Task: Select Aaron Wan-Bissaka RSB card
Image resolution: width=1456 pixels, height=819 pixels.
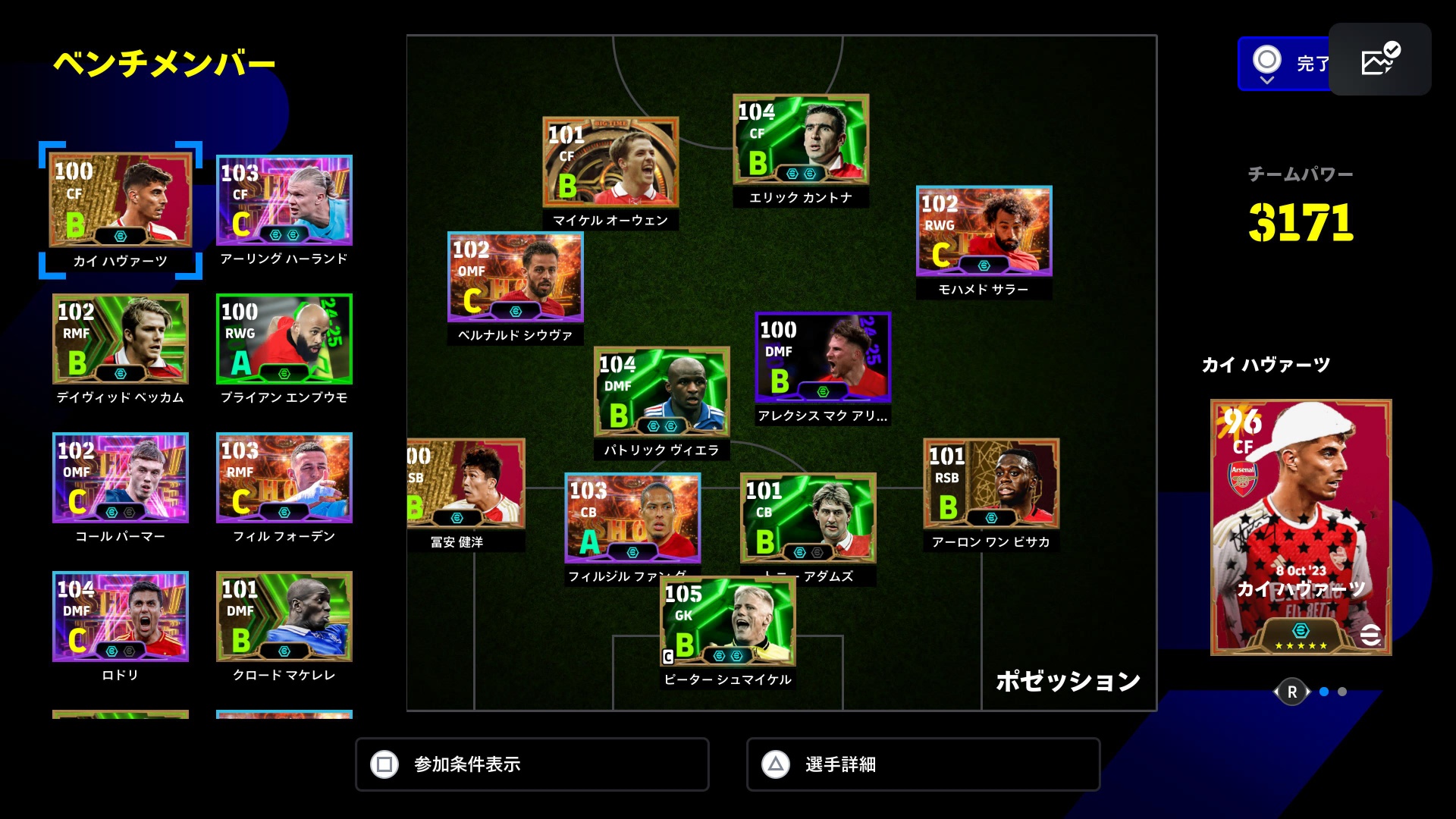Action: [x=991, y=484]
